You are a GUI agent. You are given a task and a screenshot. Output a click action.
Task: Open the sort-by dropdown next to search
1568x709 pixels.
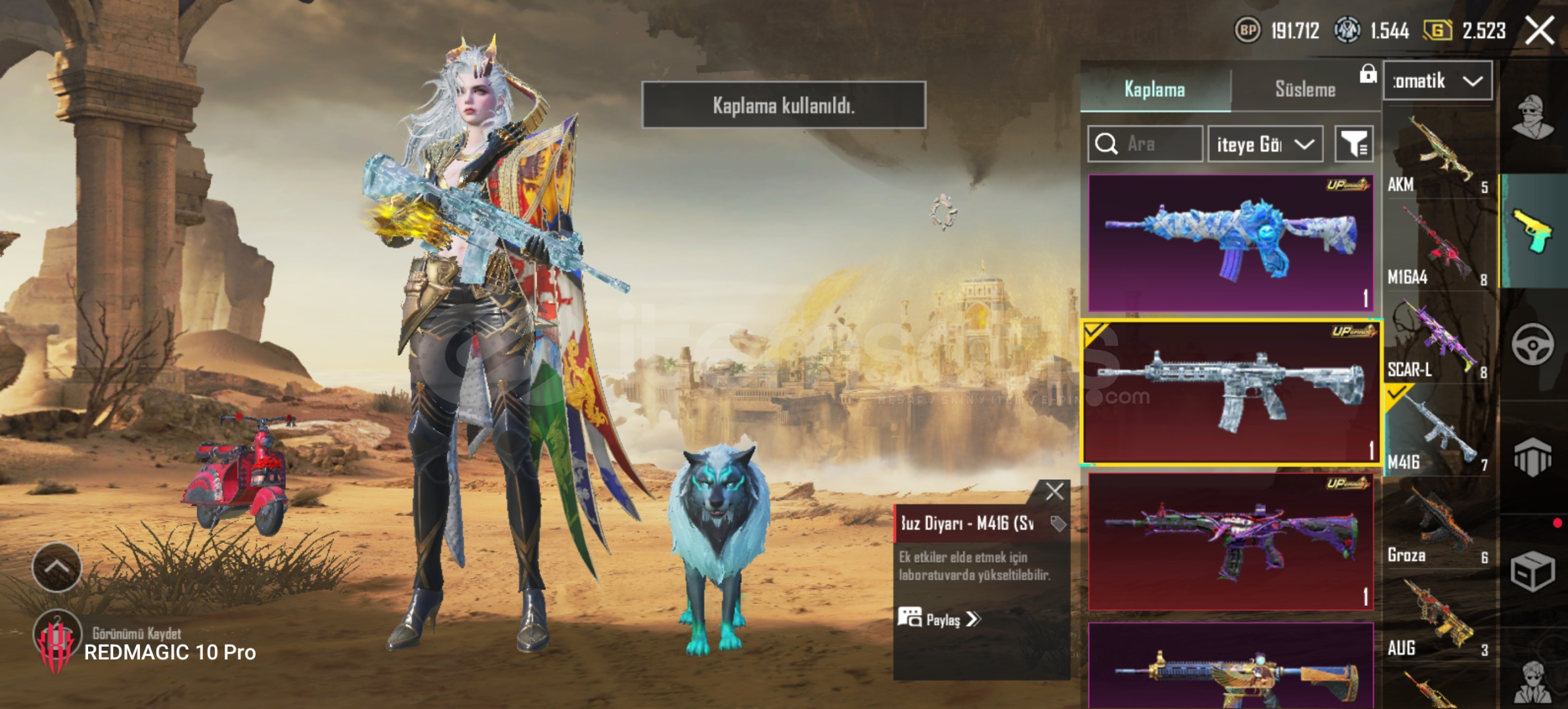1265,144
